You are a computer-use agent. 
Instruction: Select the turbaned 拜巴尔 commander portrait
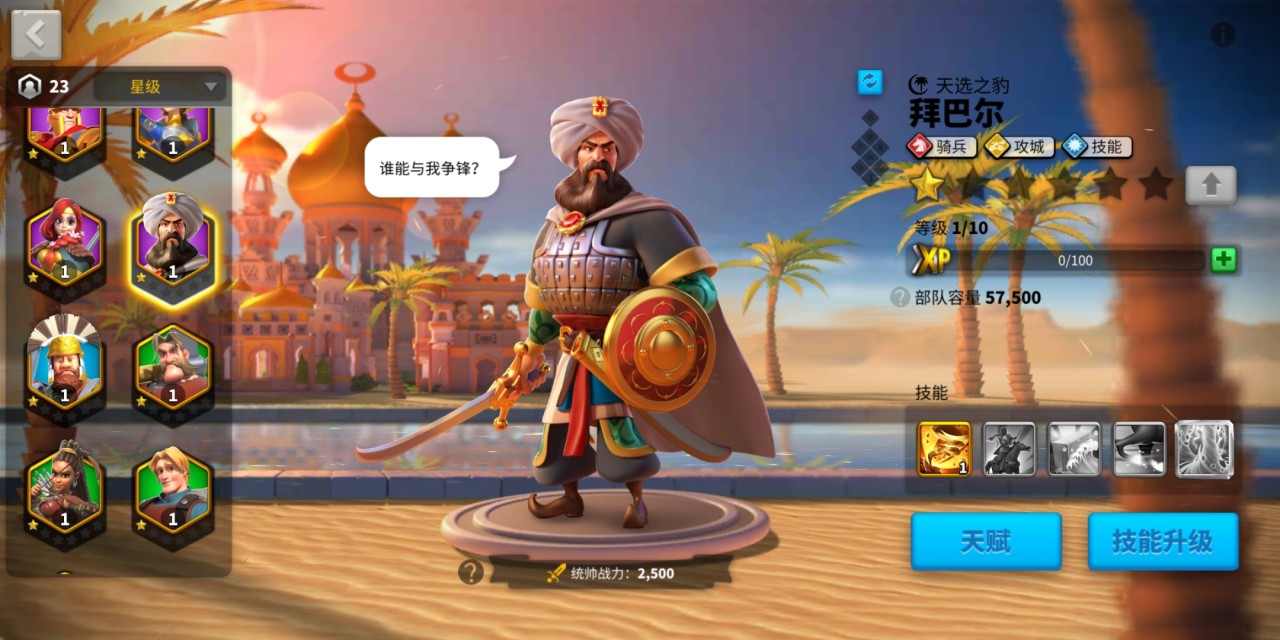(172, 243)
